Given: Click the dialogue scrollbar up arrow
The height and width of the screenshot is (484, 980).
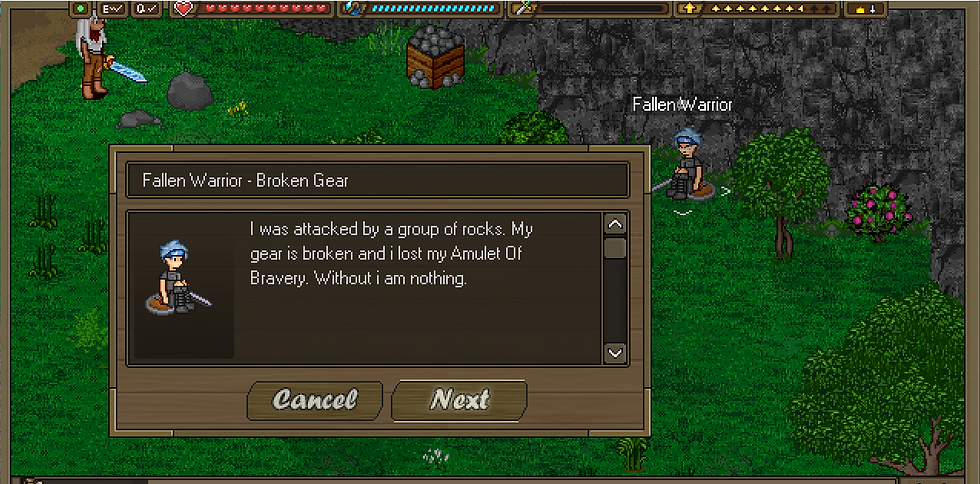Looking at the screenshot, I should point(615,224).
